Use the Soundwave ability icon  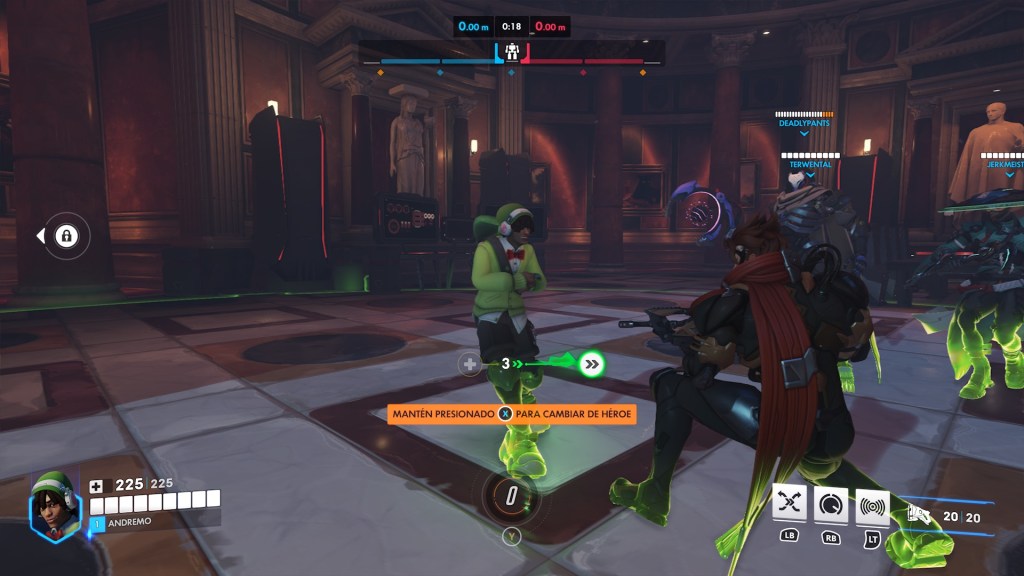(872, 506)
